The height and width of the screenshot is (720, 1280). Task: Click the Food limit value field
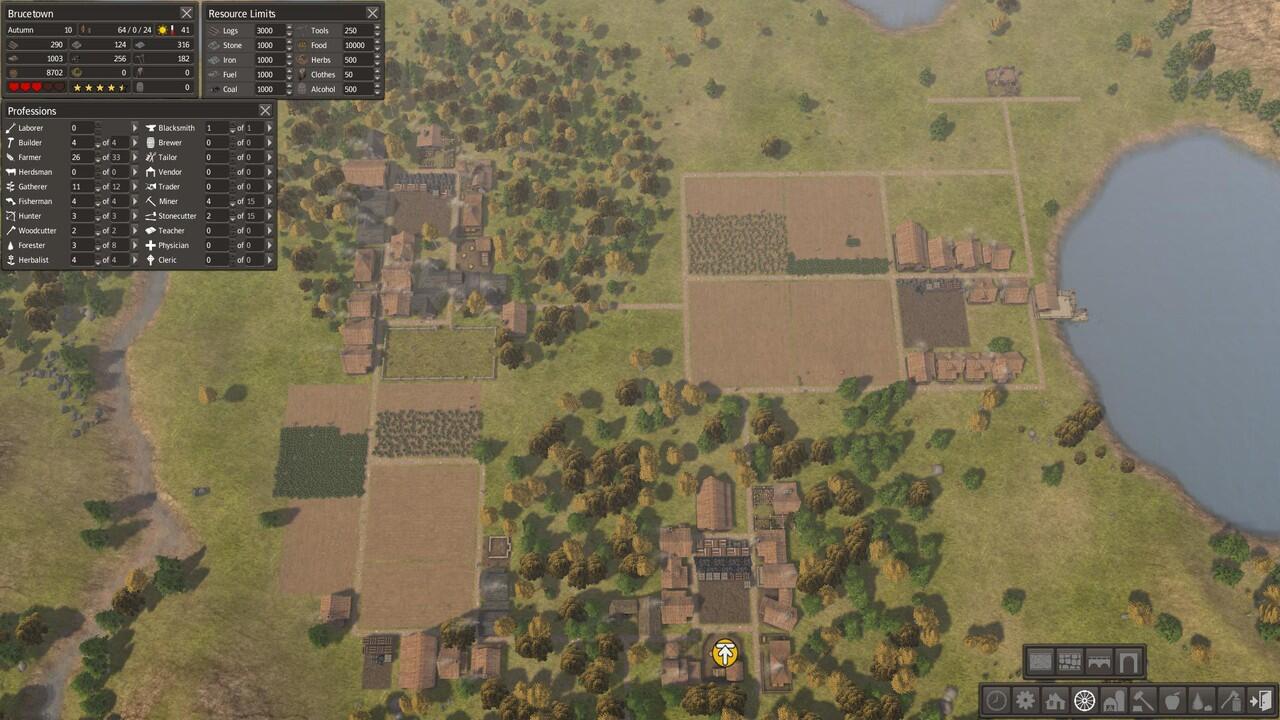click(x=355, y=45)
